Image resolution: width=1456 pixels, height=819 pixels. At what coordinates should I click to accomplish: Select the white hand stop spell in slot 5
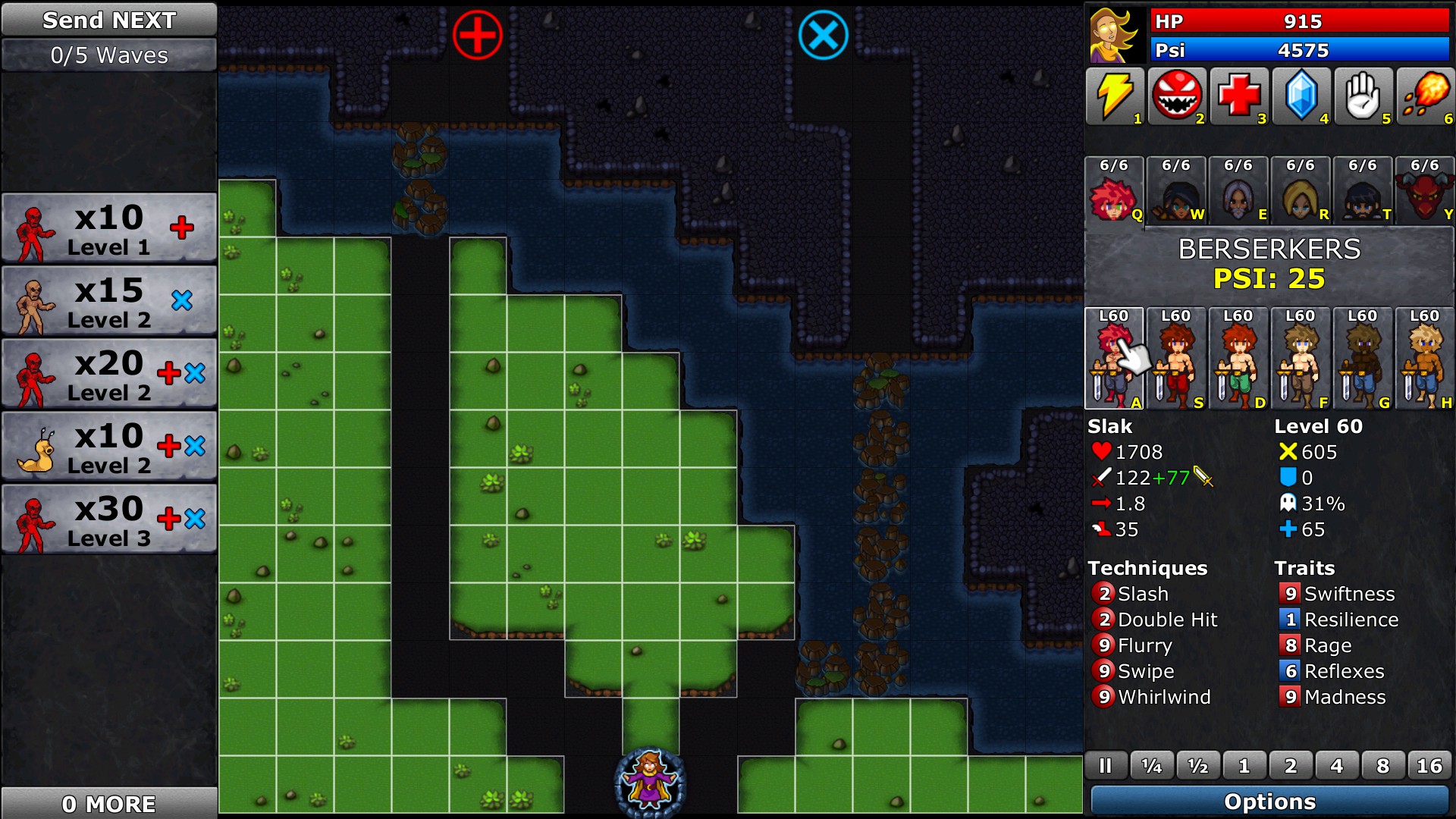tap(1363, 96)
